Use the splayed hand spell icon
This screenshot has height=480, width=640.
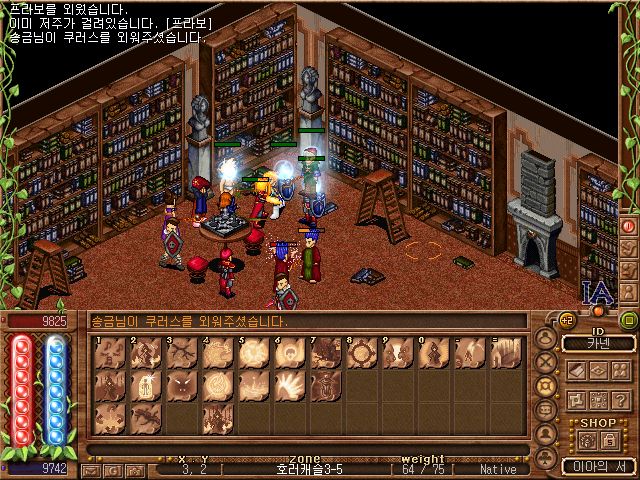pyautogui.click(x=289, y=385)
